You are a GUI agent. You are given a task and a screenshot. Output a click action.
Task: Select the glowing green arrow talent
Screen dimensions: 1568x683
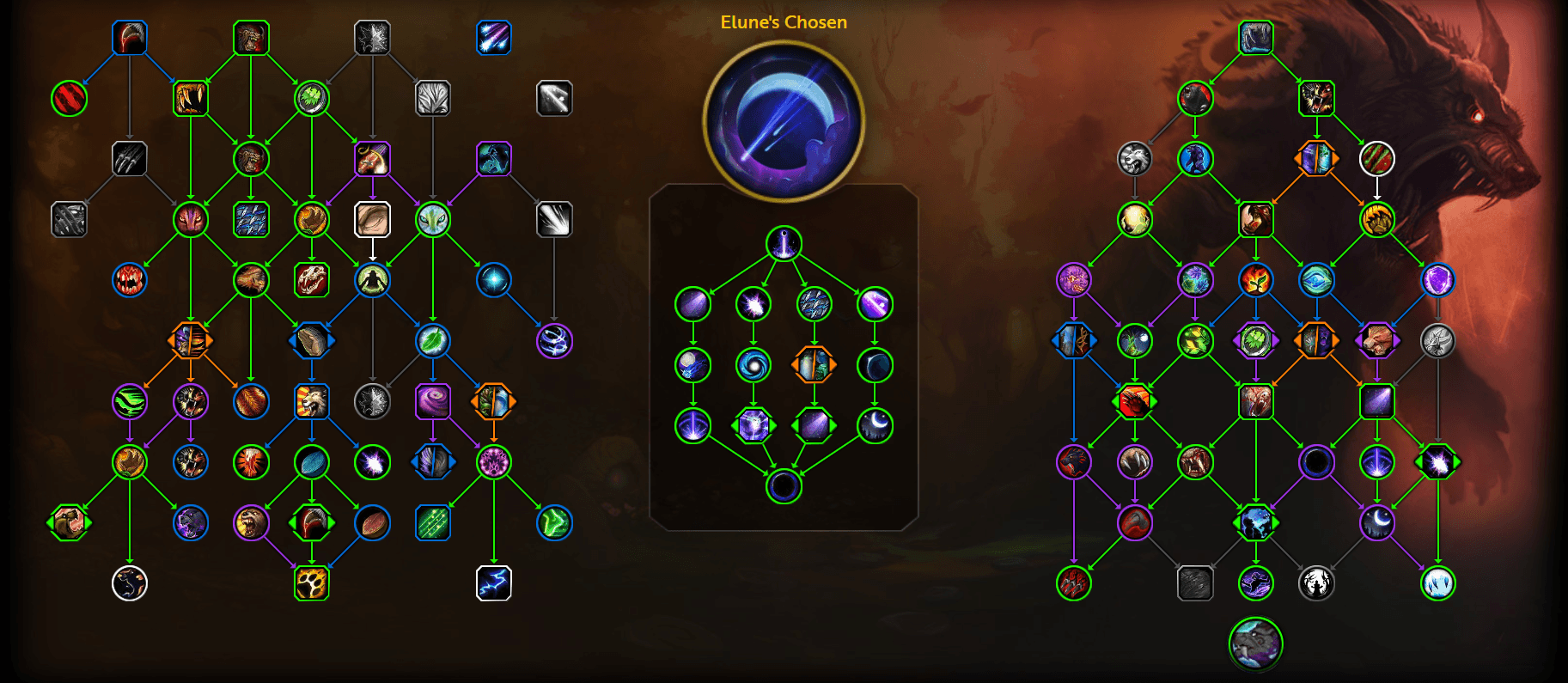tap(554, 522)
